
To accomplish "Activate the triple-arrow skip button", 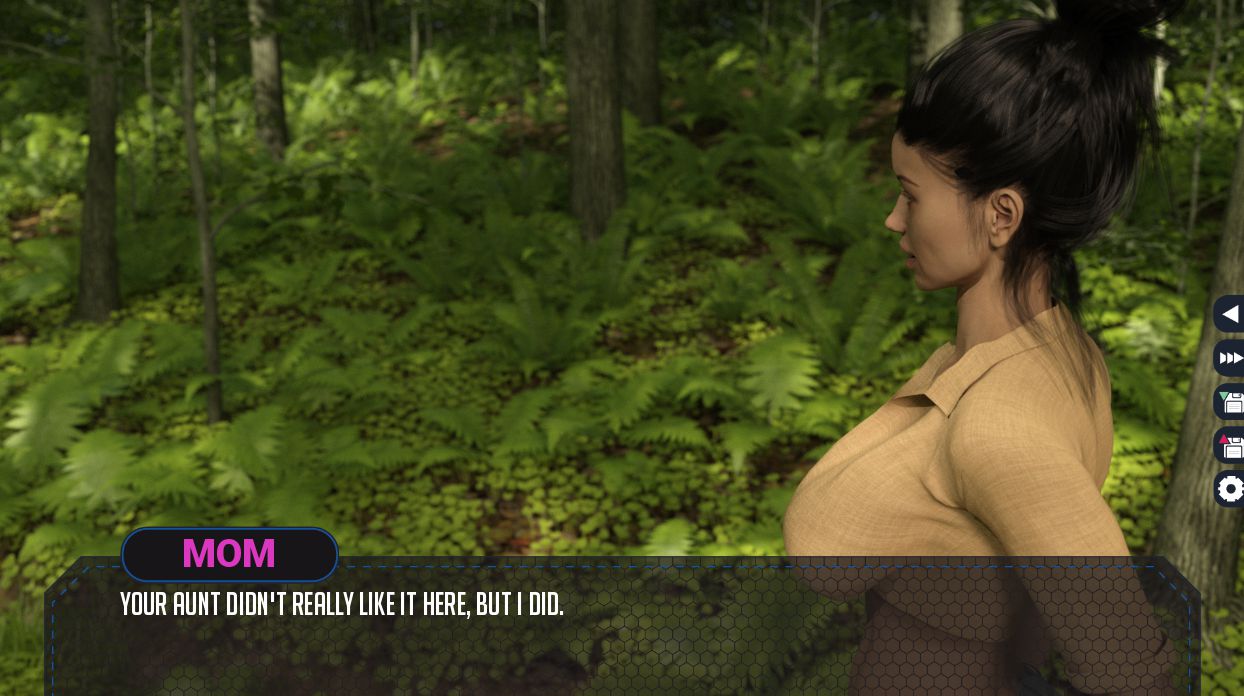I will pos(1230,358).
